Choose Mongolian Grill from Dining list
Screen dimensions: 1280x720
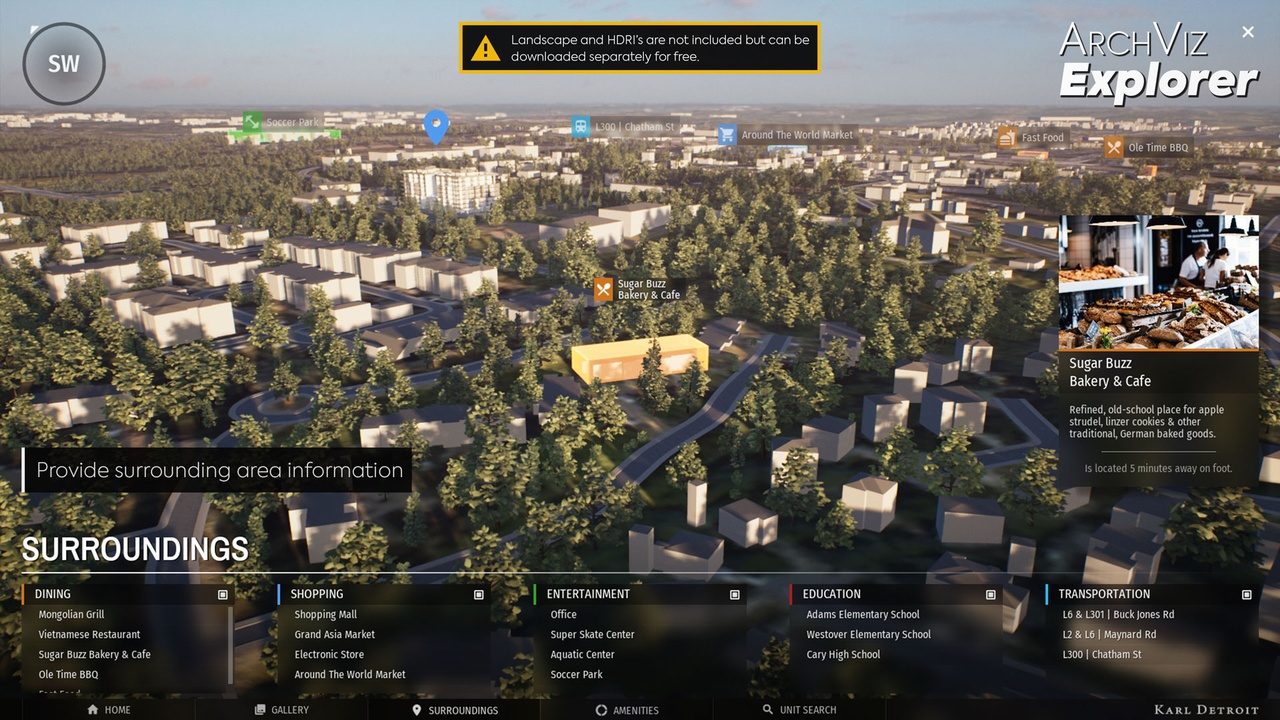[71, 615]
